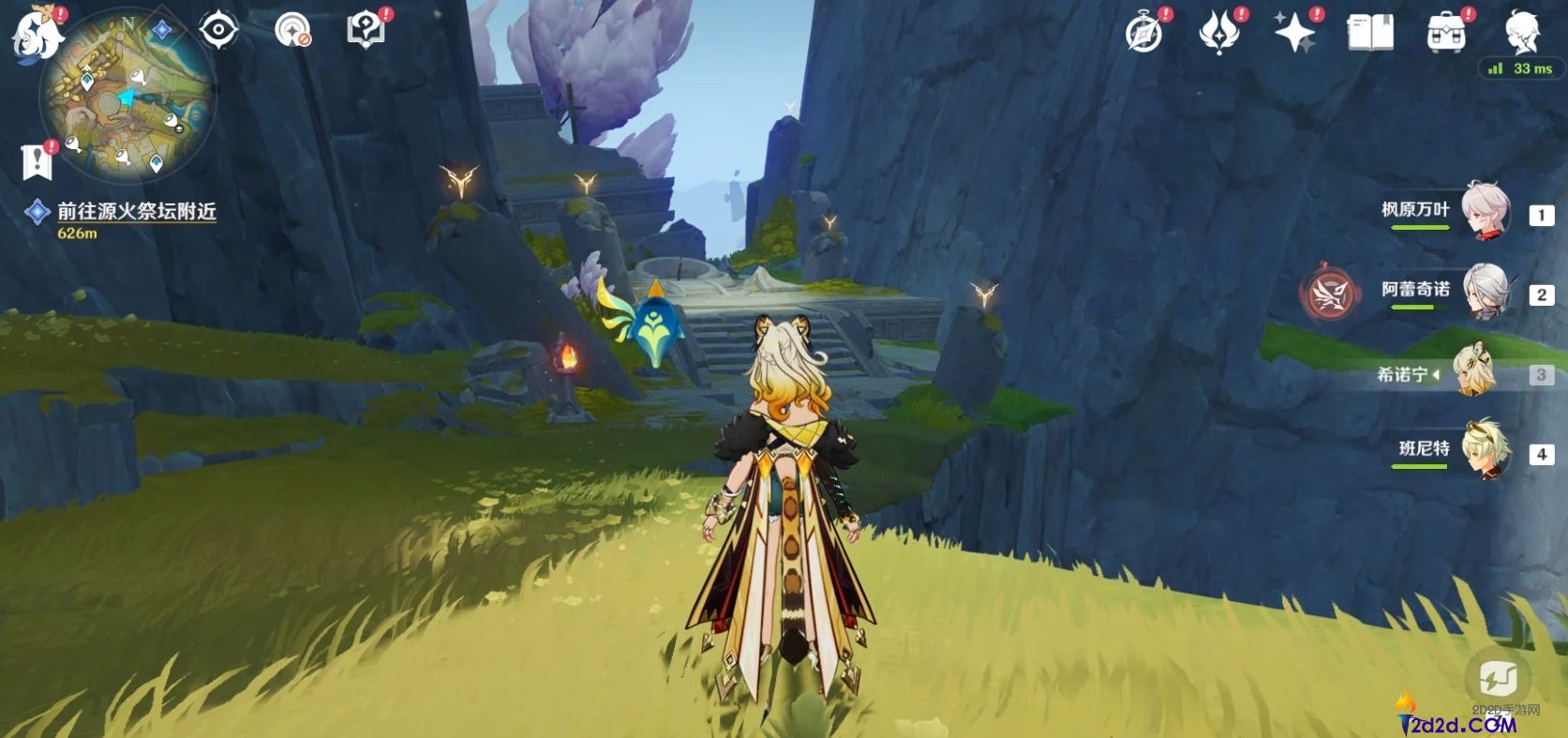The height and width of the screenshot is (738, 1568).
Task: Open the question mark tutorial icon
Action: point(366,30)
